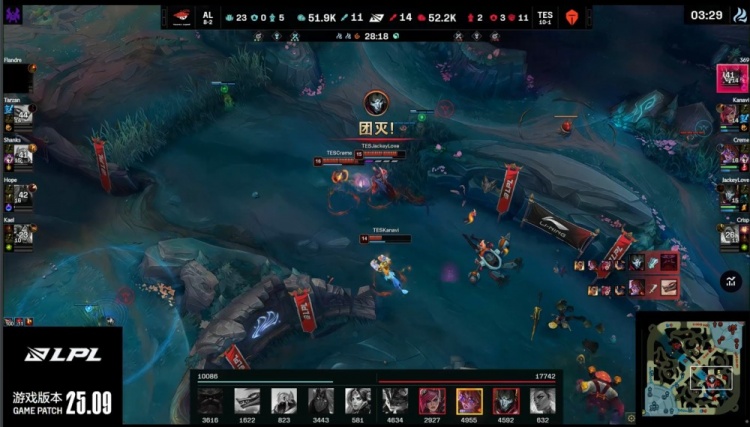
Task: Select Kael's champion portrait
Action: point(23,234)
